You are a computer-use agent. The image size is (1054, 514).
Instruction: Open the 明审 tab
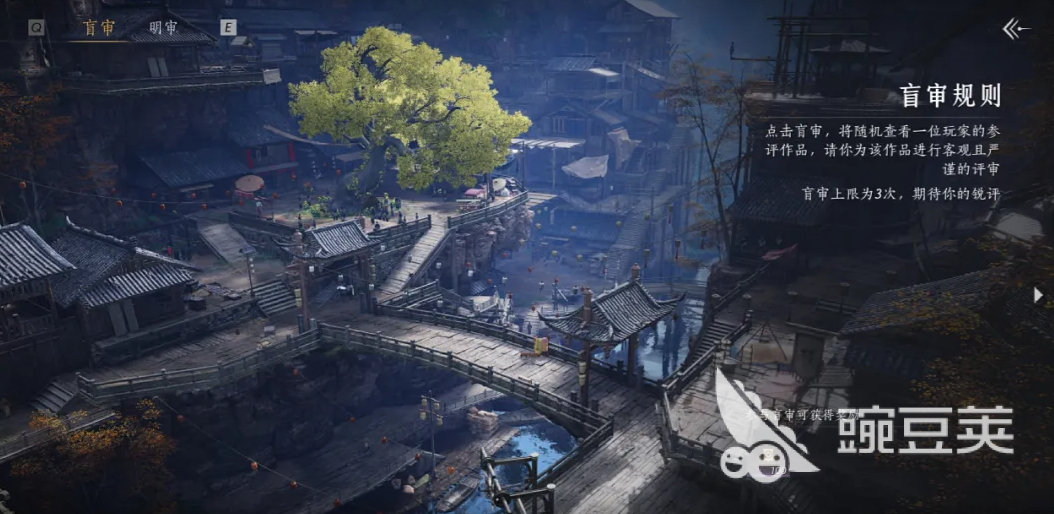164,28
